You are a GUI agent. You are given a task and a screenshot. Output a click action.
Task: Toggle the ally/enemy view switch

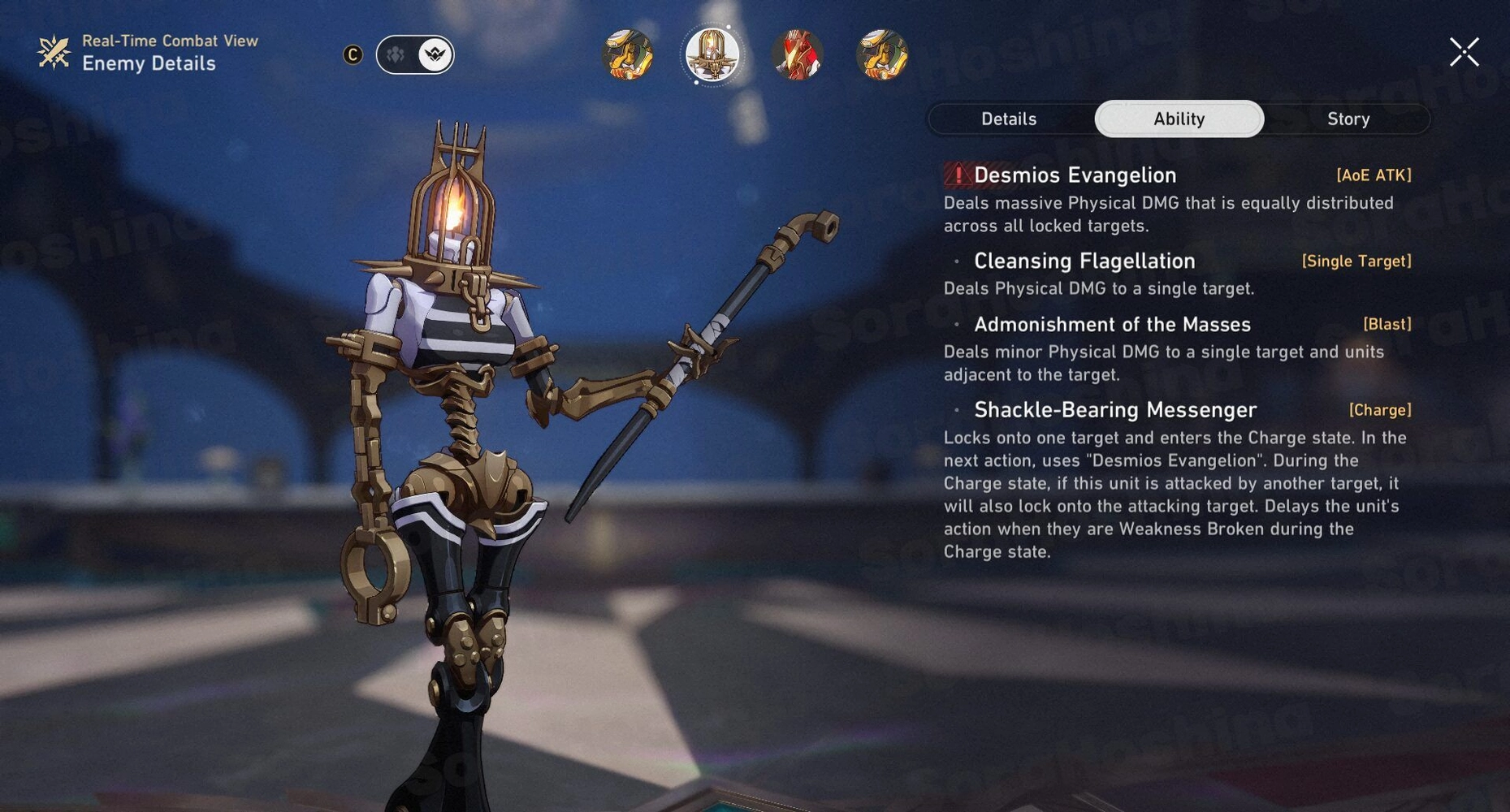pyautogui.click(x=415, y=54)
